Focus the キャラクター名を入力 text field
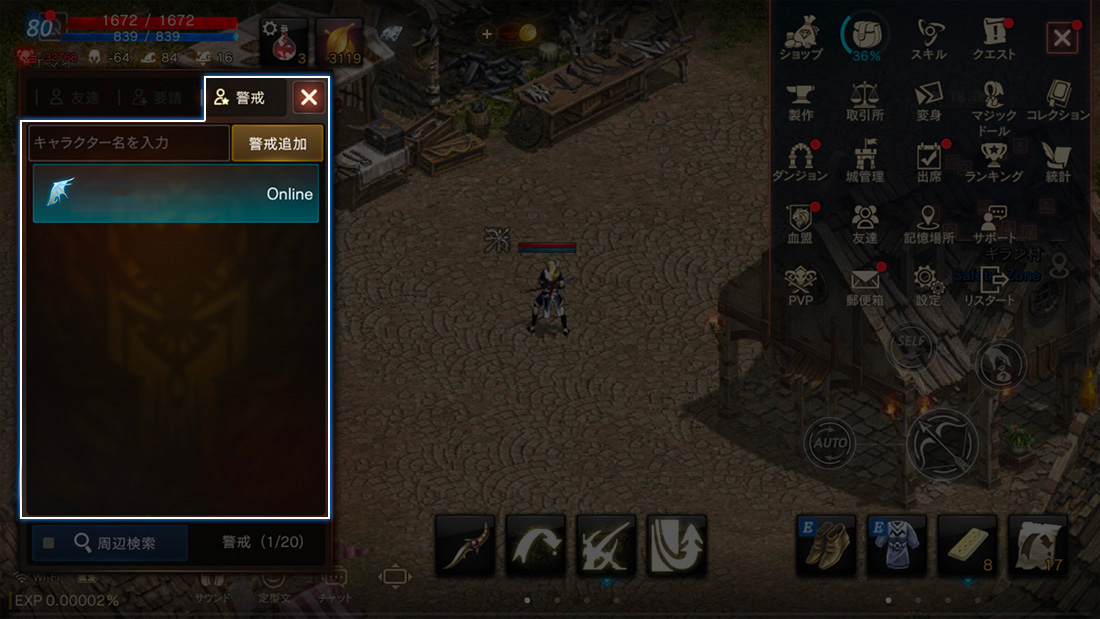 [129, 143]
